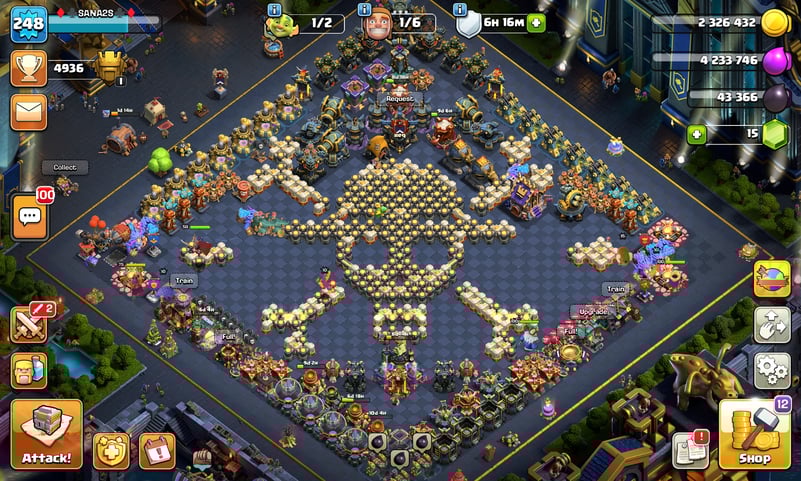Image resolution: width=801 pixels, height=481 pixels.
Task: Open the settings gears
Action: click(771, 370)
